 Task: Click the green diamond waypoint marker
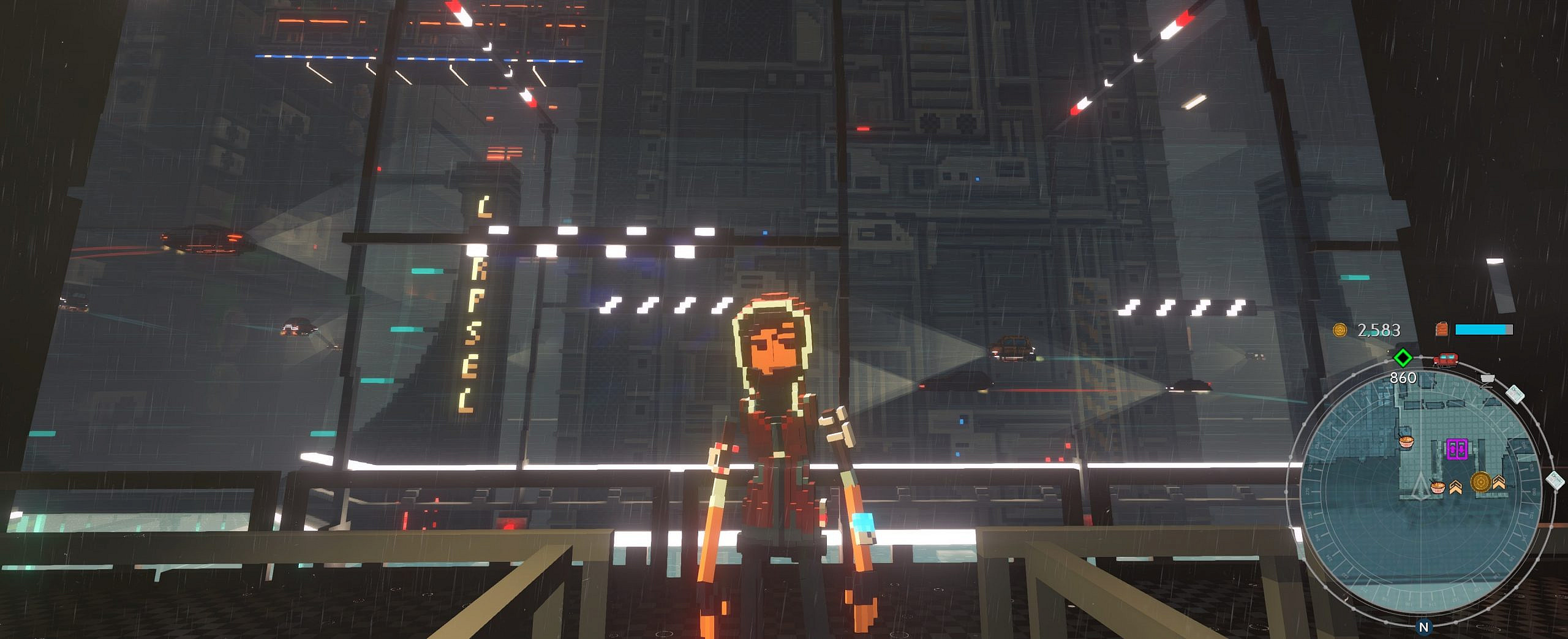coord(1402,358)
